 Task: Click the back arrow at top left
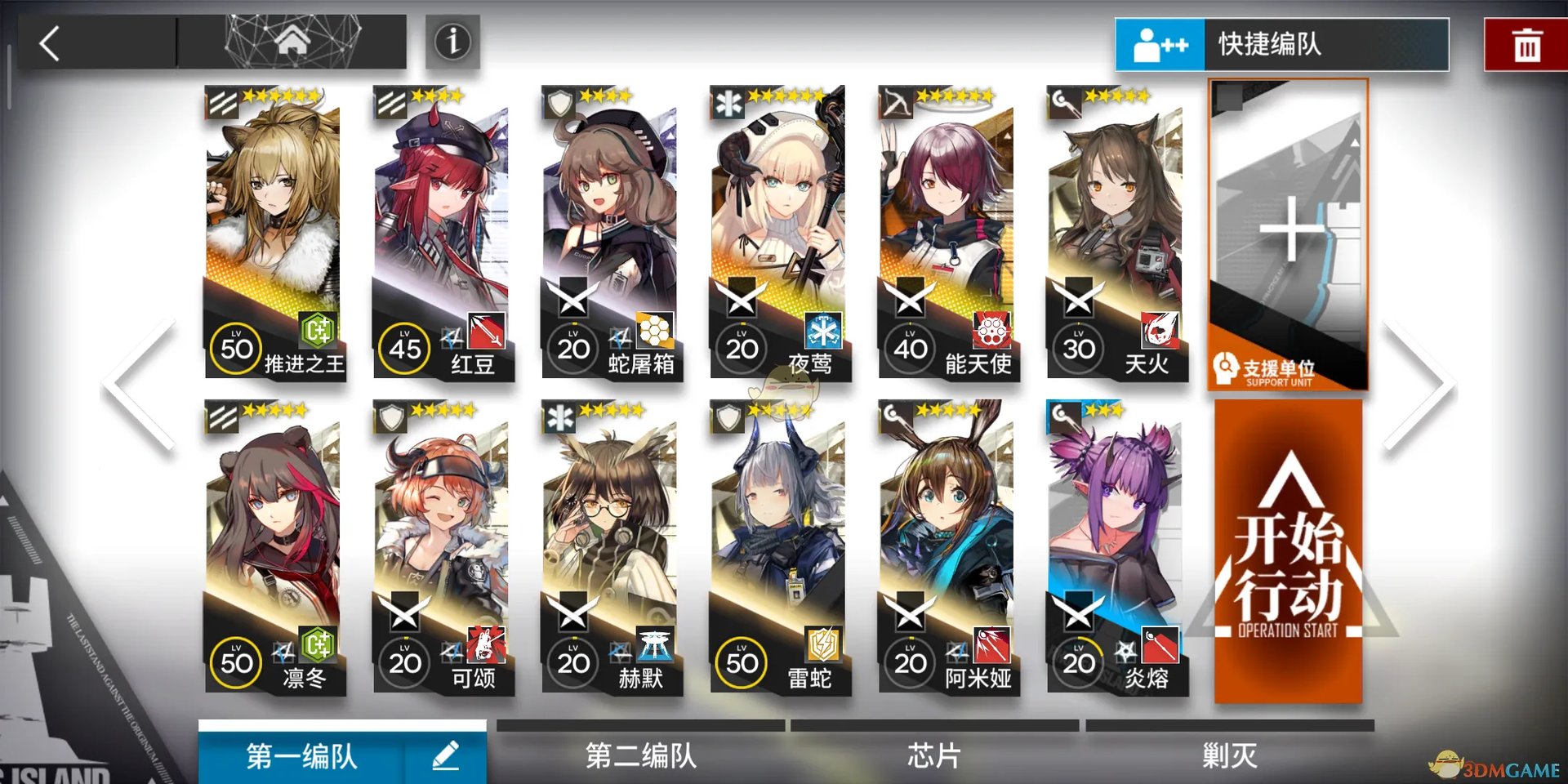[x=51, y=42]
